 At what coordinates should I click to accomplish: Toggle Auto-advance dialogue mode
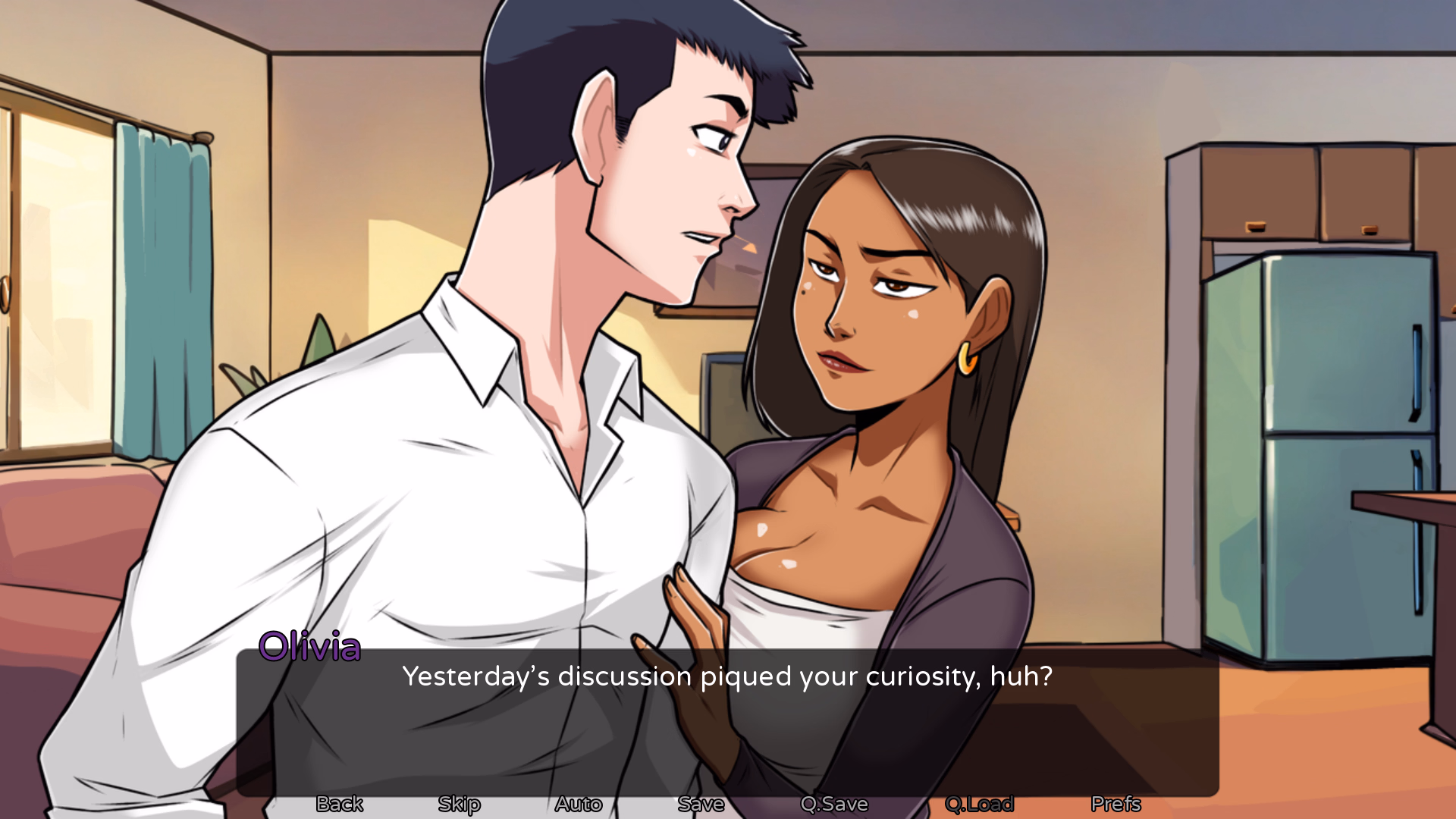click(x=579, y=805)
